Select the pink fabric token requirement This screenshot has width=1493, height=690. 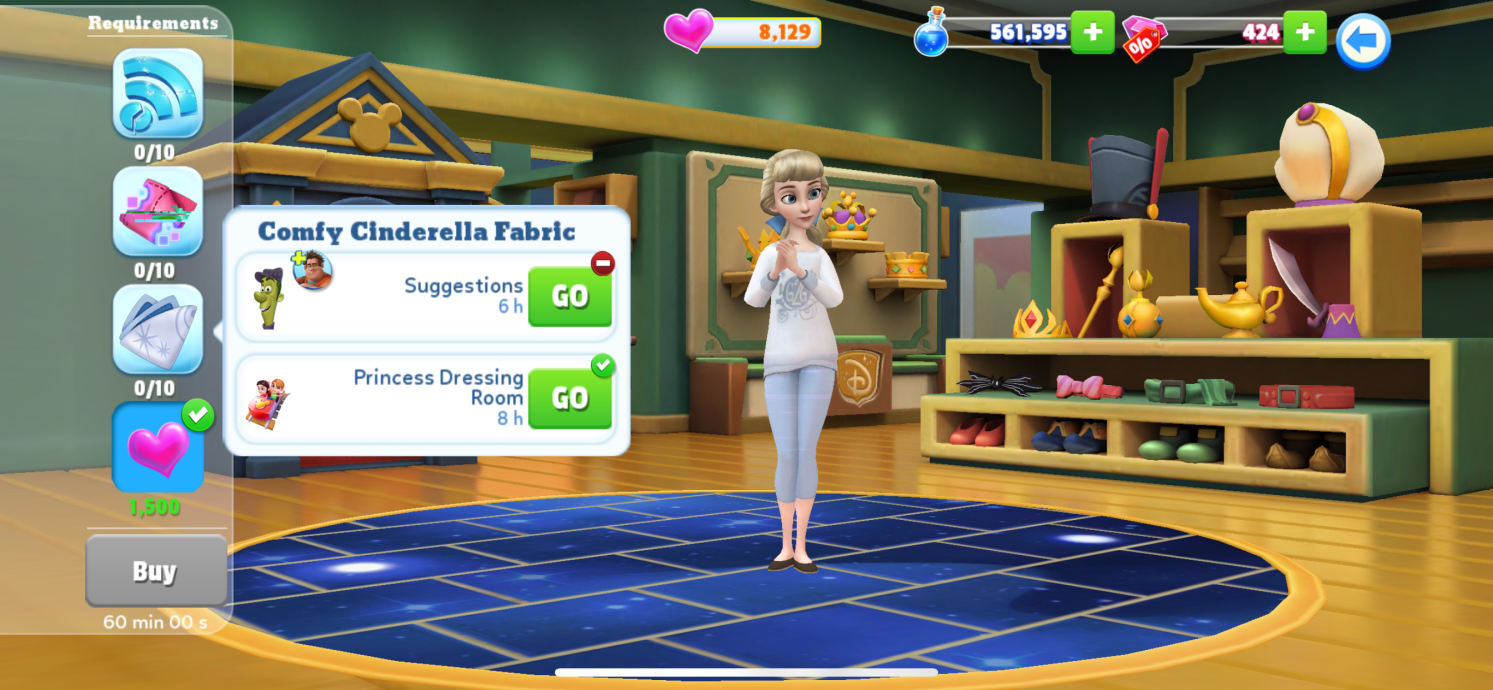(158, 211)
